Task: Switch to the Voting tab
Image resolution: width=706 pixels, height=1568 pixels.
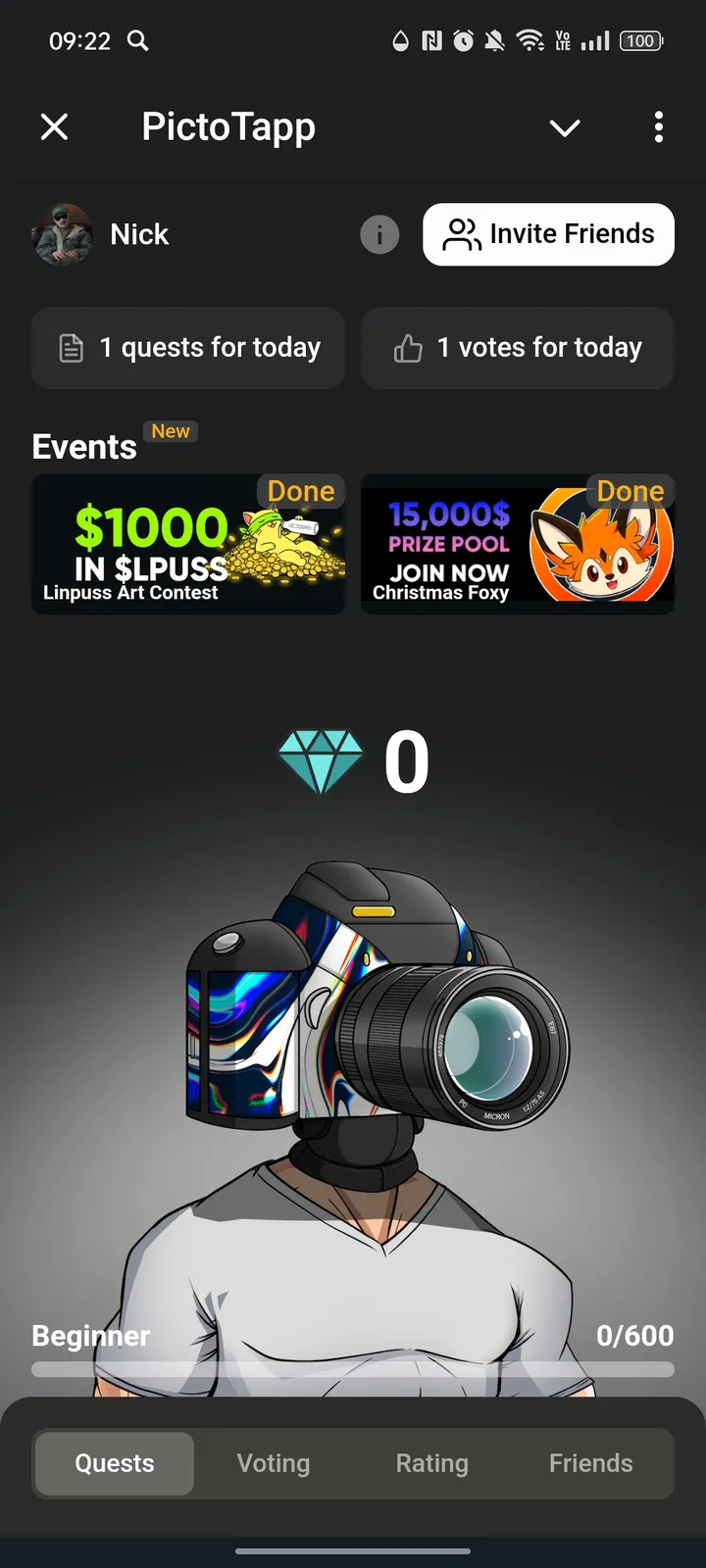Action: click(274, 1463)
